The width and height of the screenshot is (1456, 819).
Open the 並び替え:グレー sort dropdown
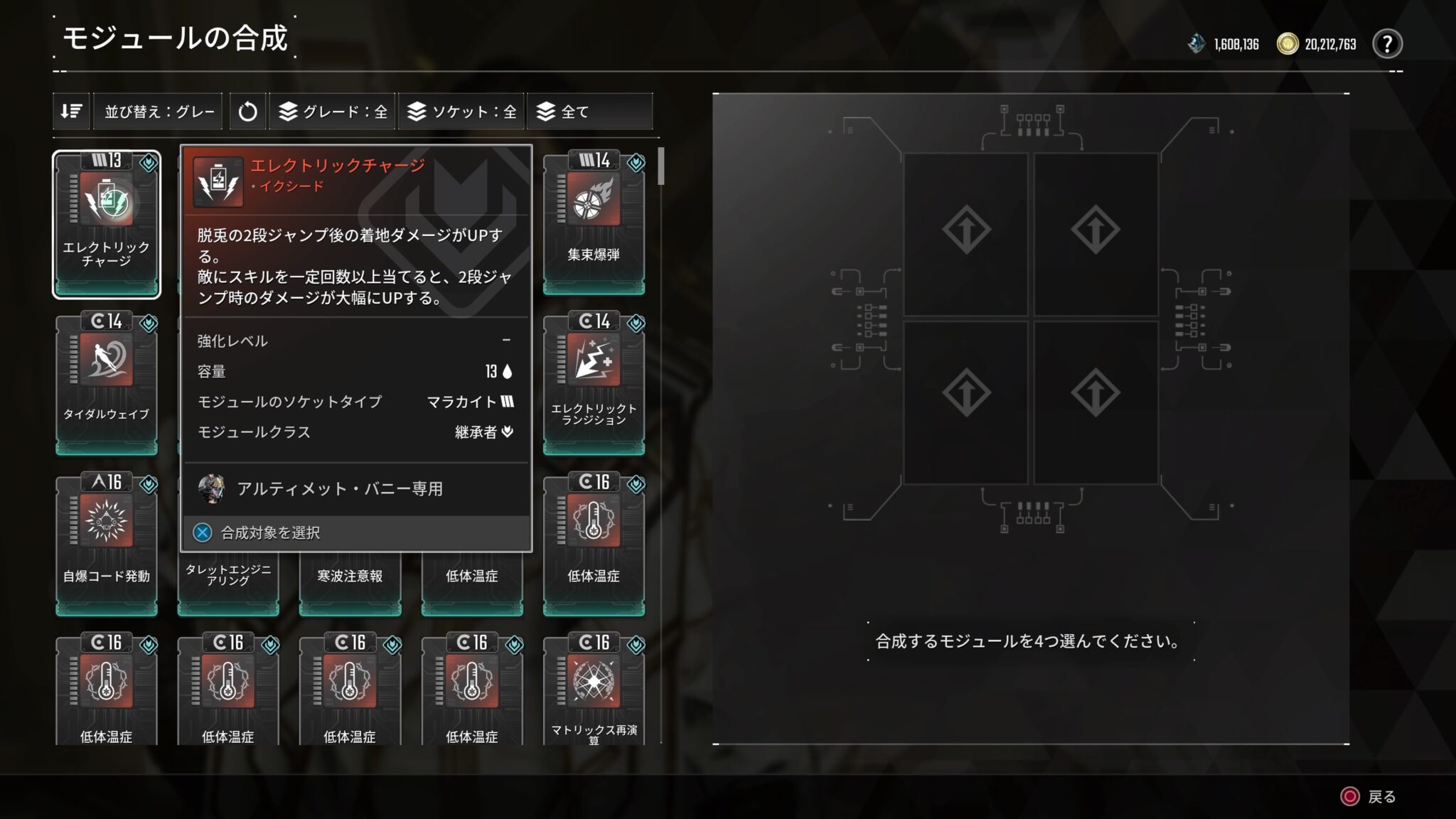(158, 111)
